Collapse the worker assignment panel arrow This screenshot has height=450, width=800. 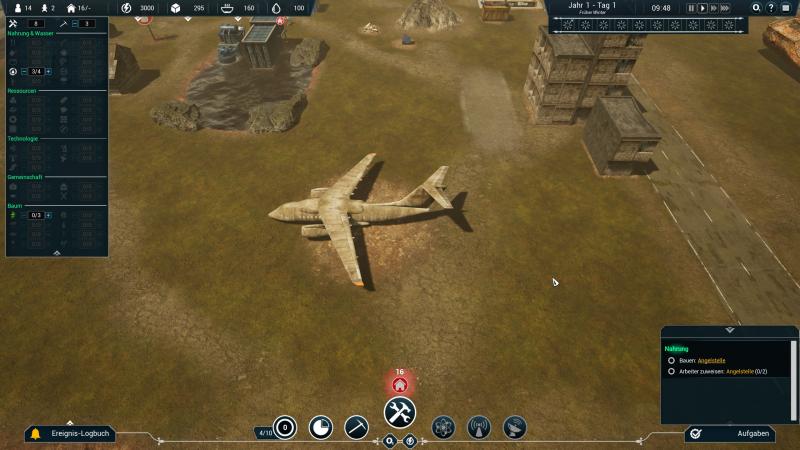pyautogui.click(x=57, y=253)
